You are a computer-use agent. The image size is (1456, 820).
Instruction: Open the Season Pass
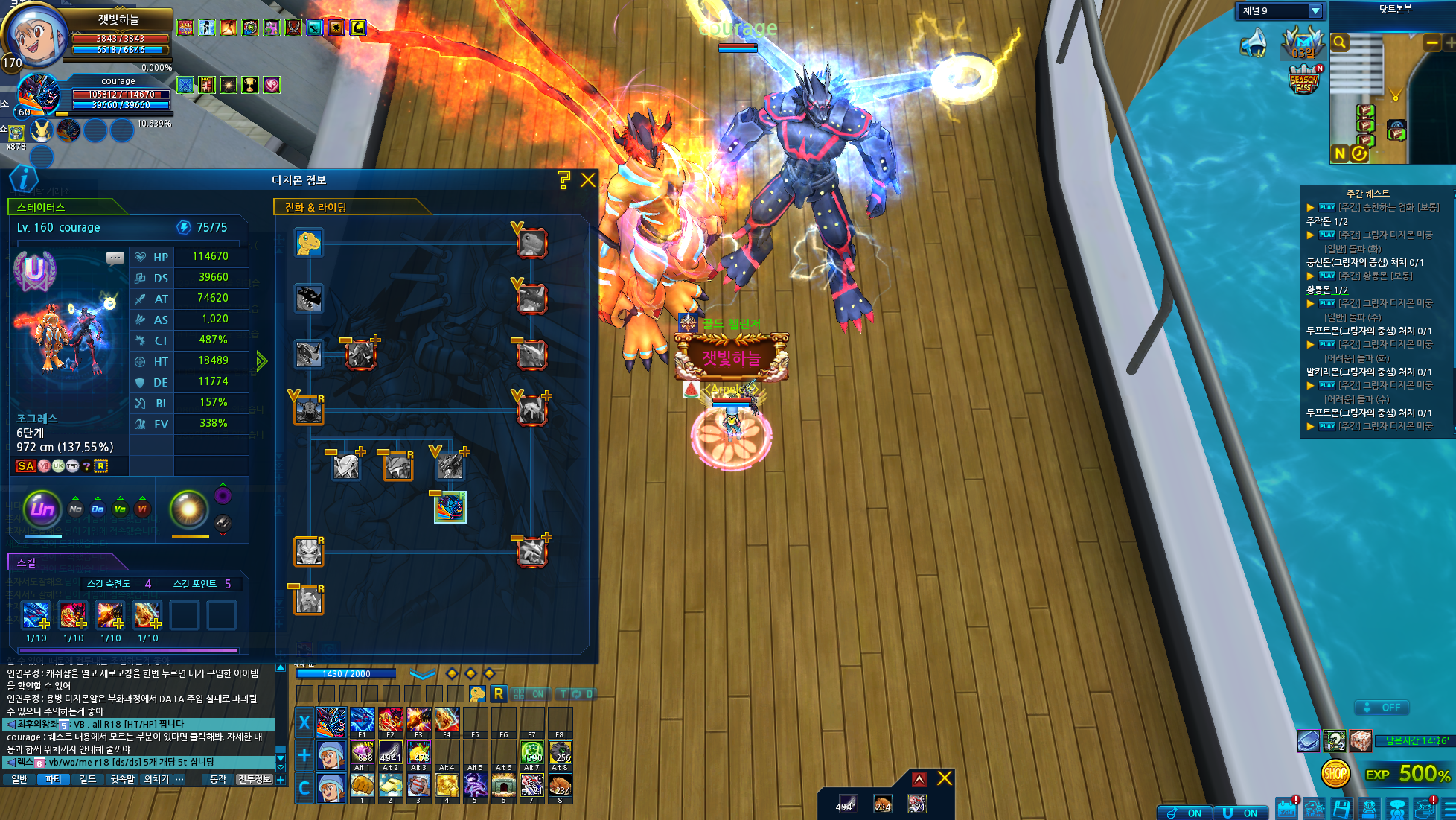pyautogui.click(x=1303, y=80)
